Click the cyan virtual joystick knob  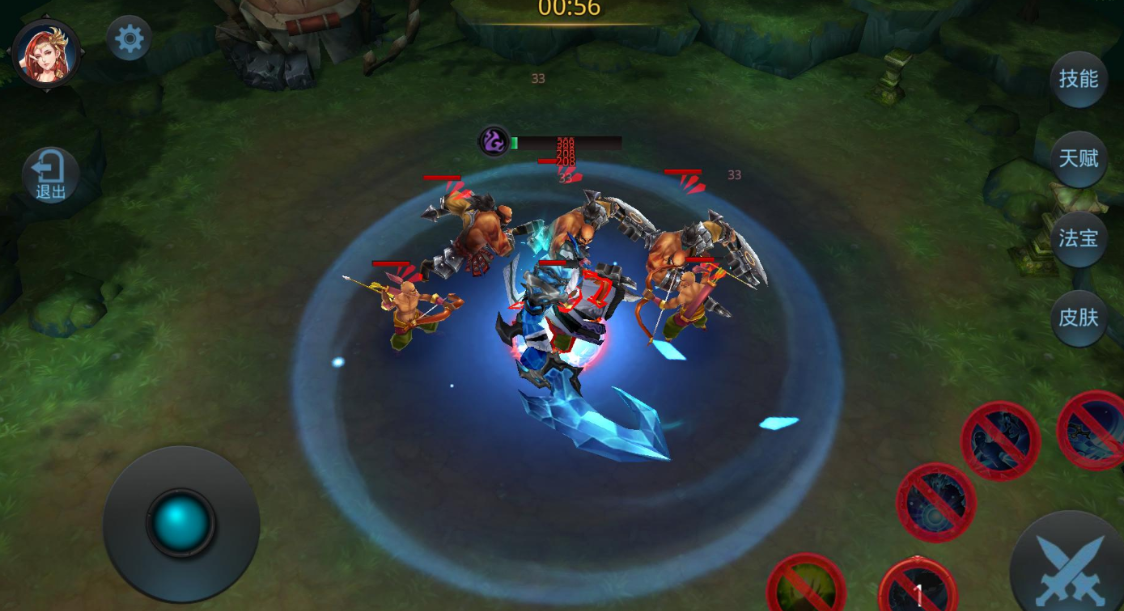181,523
